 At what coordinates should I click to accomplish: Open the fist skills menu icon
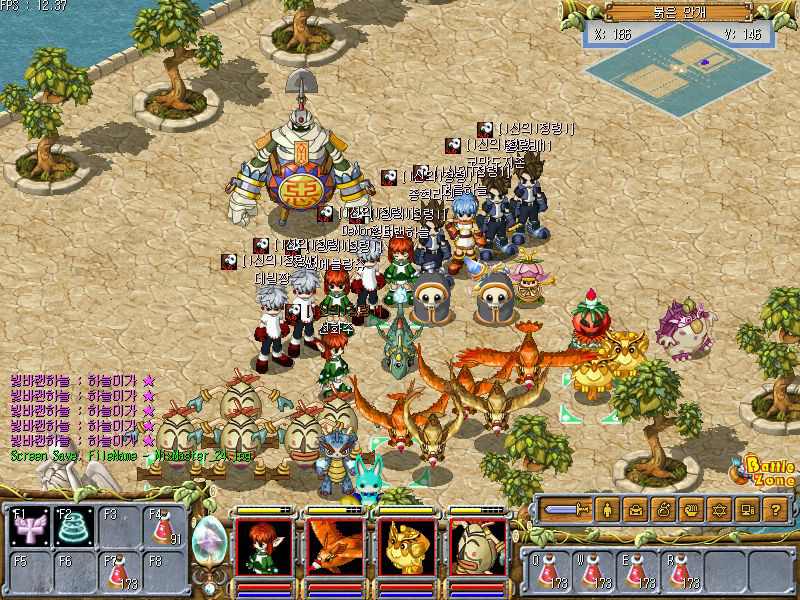point(691,510)
